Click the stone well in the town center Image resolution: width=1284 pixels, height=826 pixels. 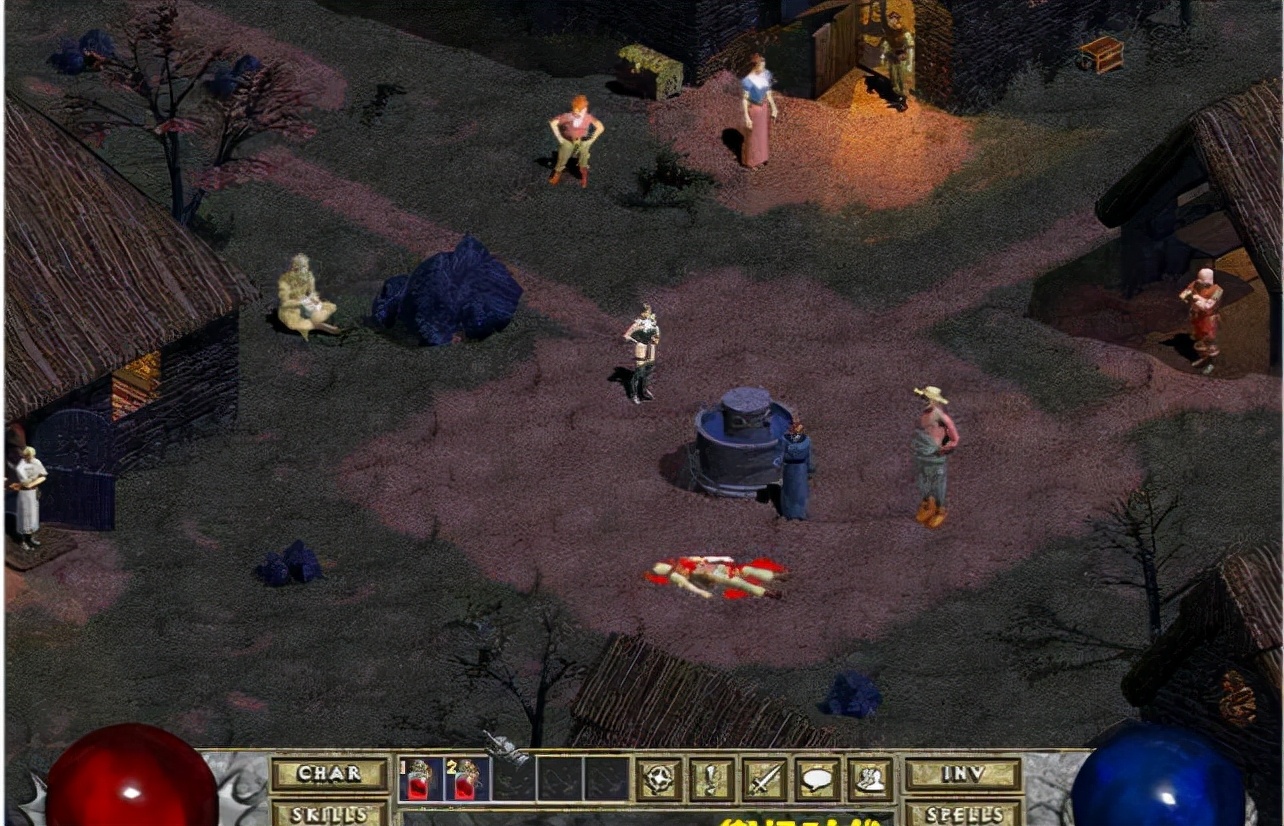tap(740, 440)
